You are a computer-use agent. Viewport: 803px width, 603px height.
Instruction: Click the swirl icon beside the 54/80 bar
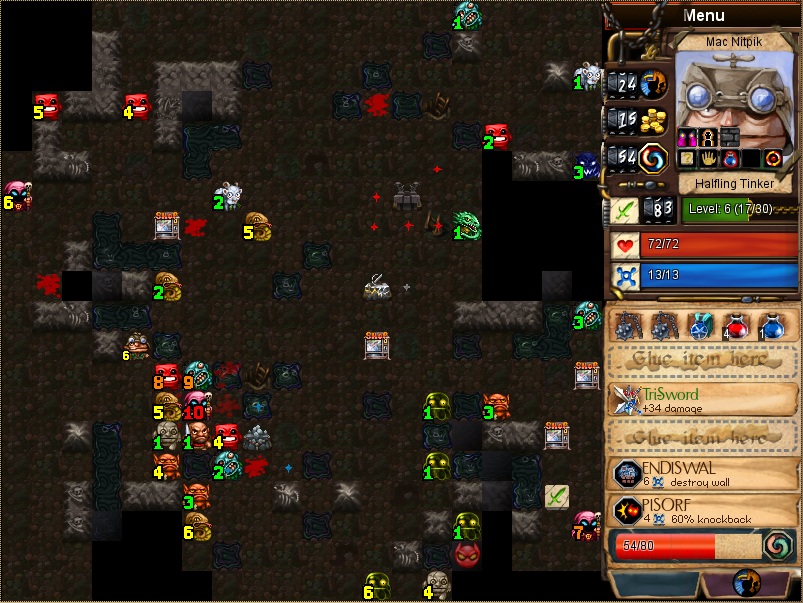(777, 546)
